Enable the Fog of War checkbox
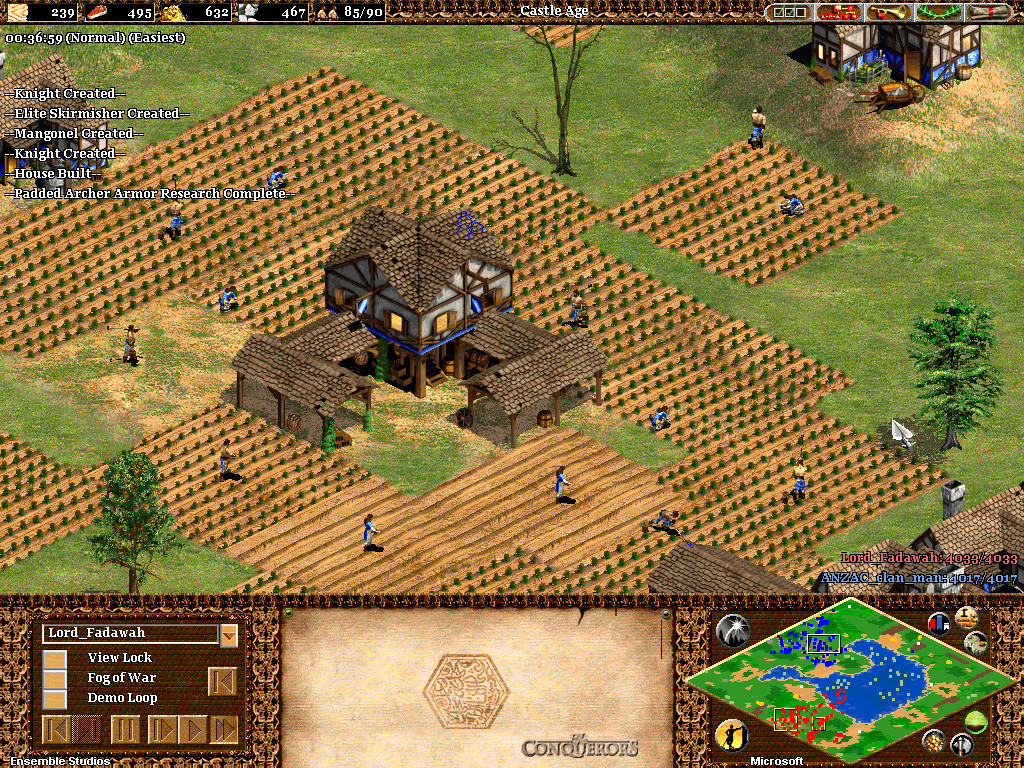 pos(55,678)
